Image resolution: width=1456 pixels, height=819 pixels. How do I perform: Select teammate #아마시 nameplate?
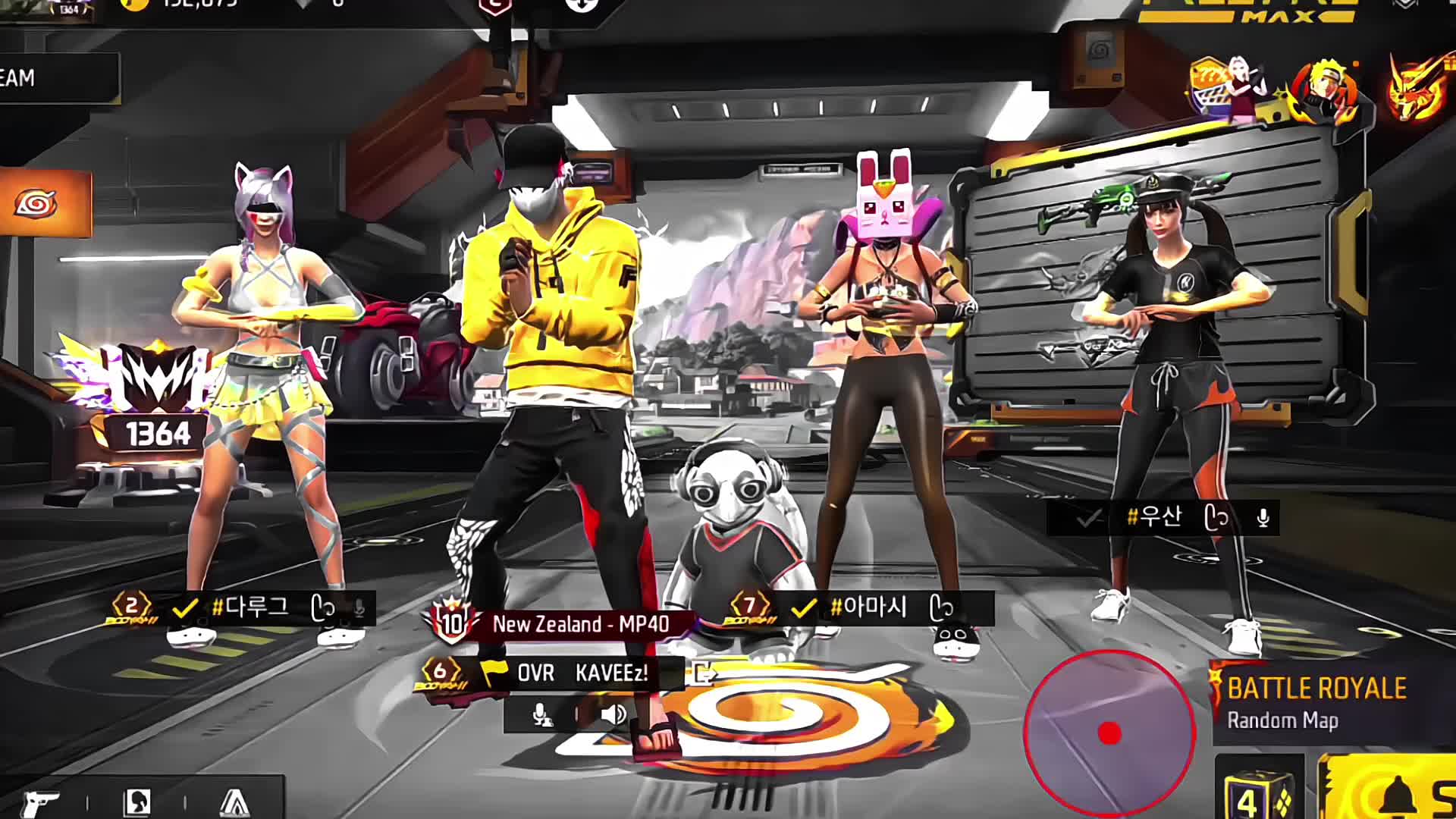[868, 607]
